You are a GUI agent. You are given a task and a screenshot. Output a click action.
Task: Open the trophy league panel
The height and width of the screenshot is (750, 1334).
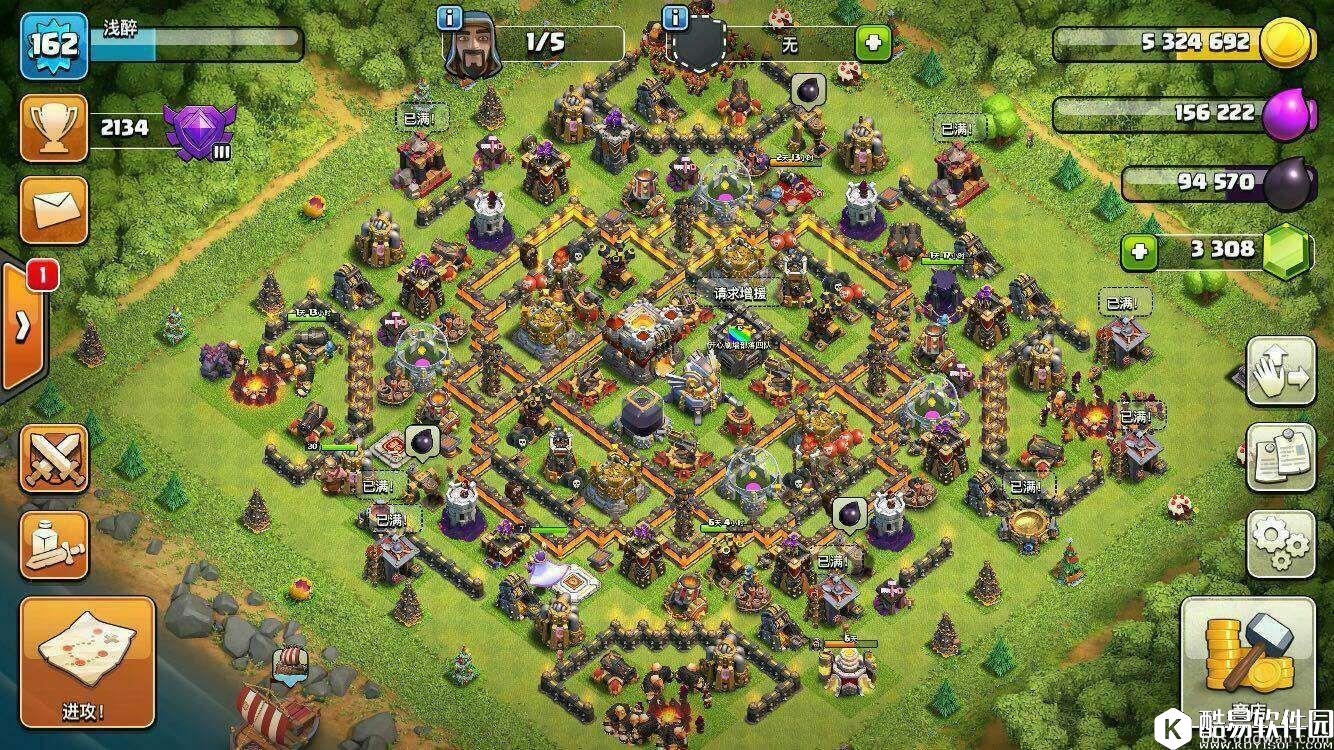[x=54, y=127]
